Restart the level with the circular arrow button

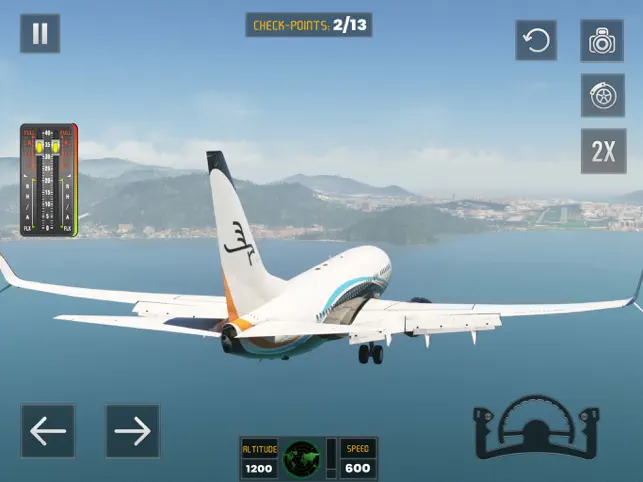point(536,40)
